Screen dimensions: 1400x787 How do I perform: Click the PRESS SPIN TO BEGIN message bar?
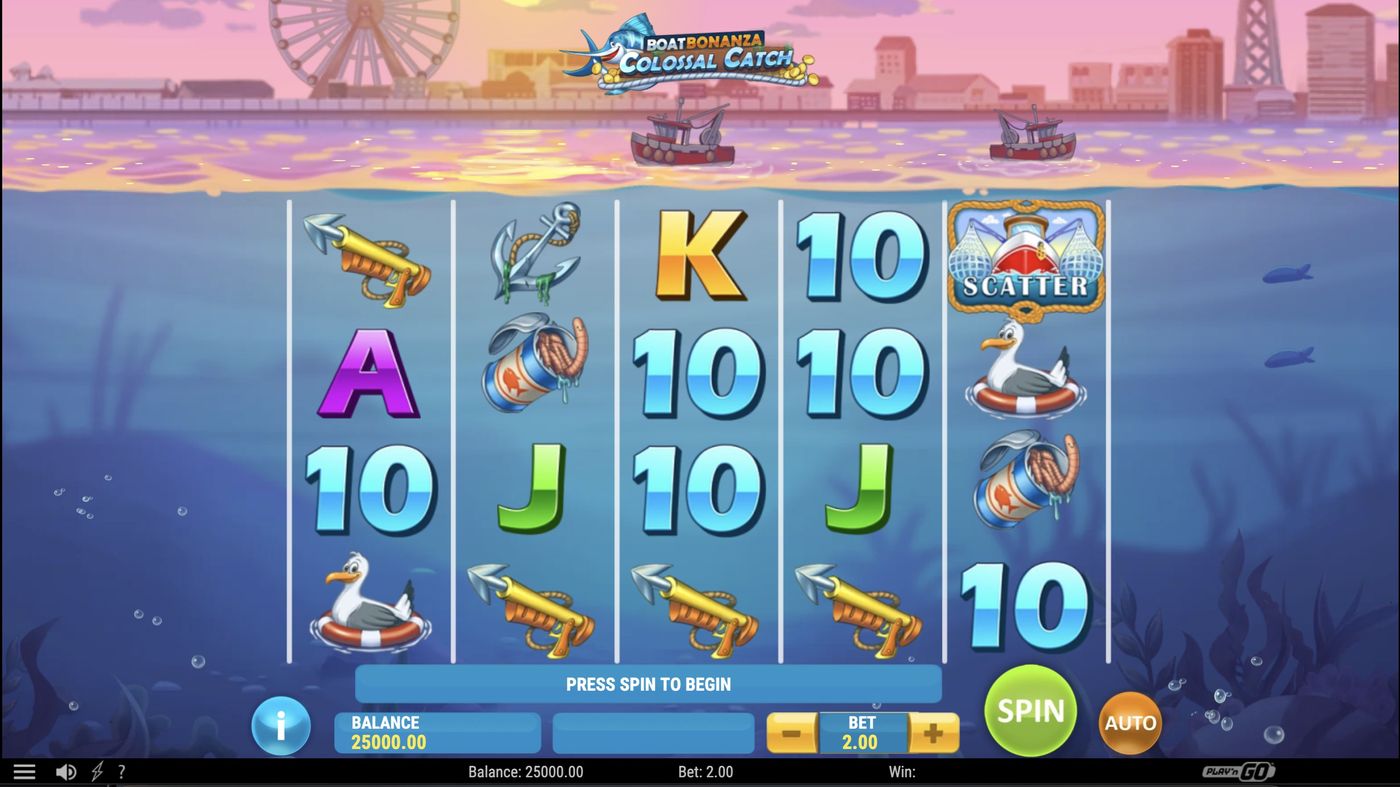pyautogui.click(x=648, y=684)
